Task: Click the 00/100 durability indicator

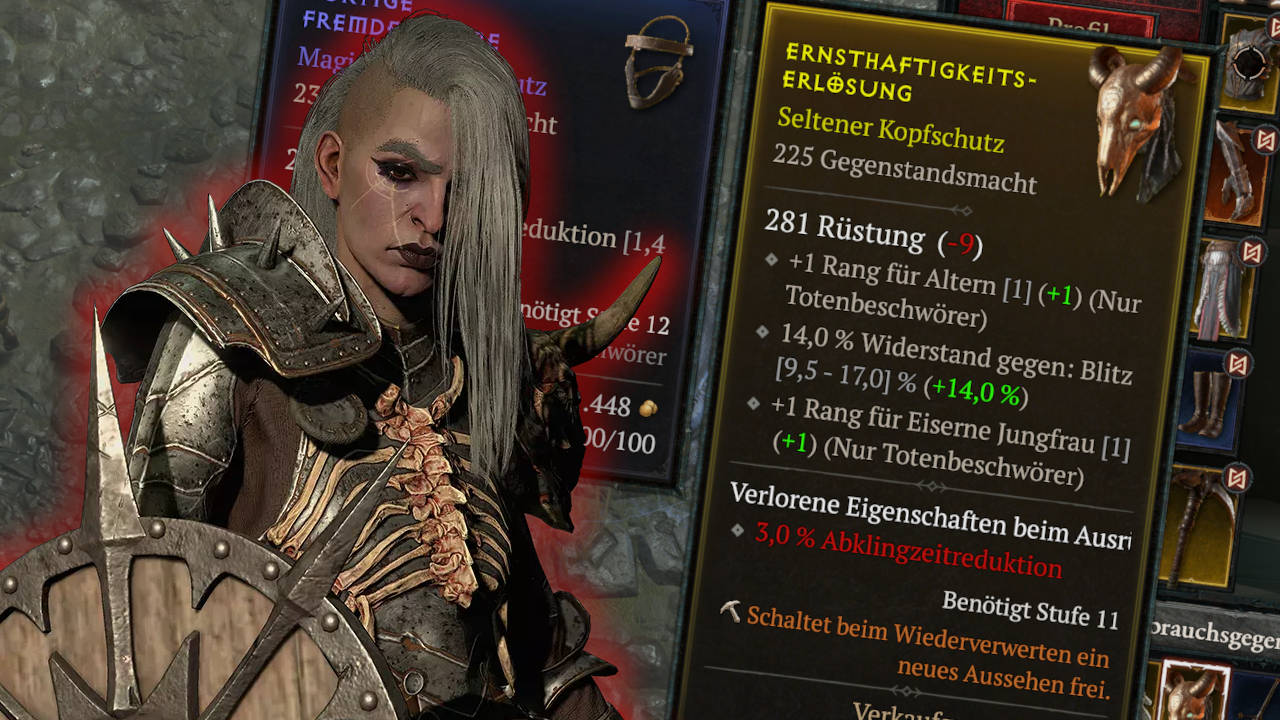Action: click(x=625, y=438)
